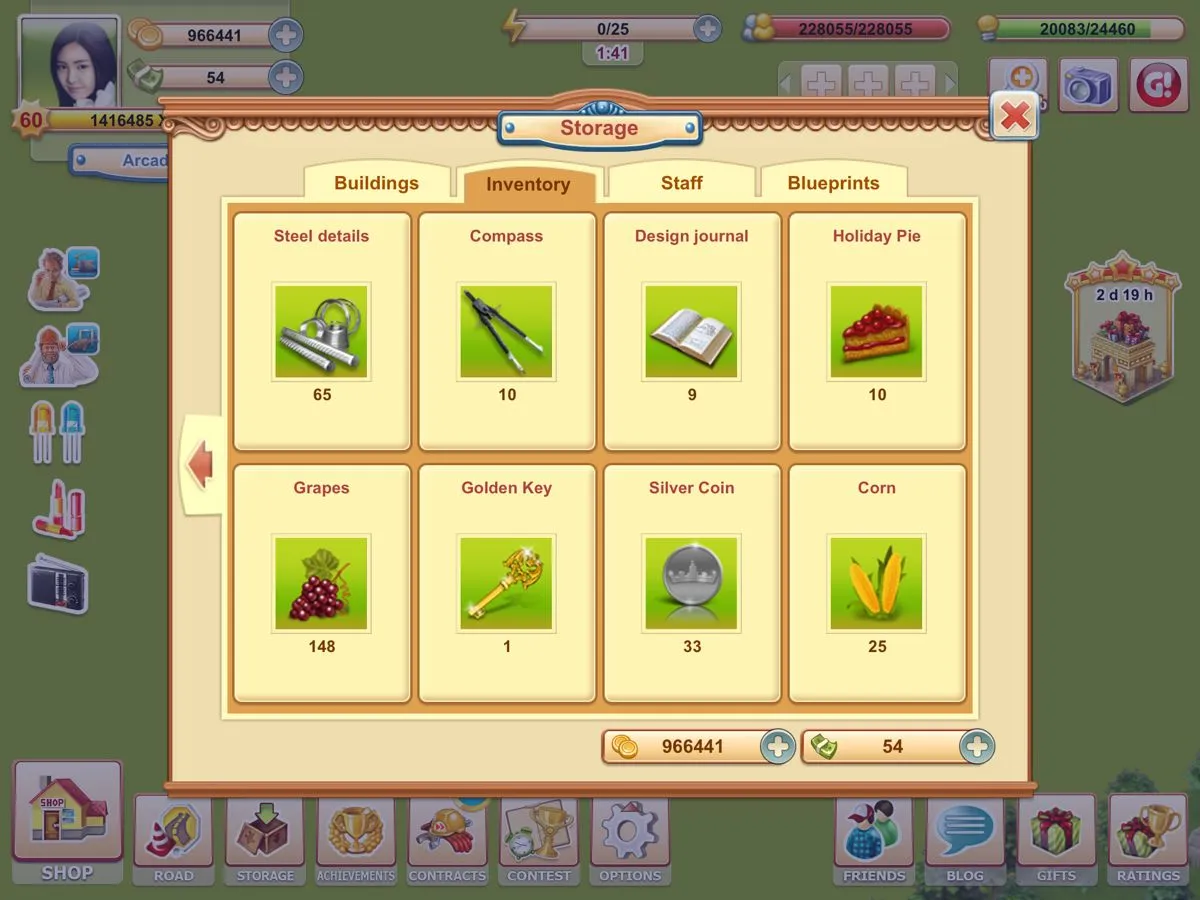Click the Corn inventory item

tap(877, 583)
